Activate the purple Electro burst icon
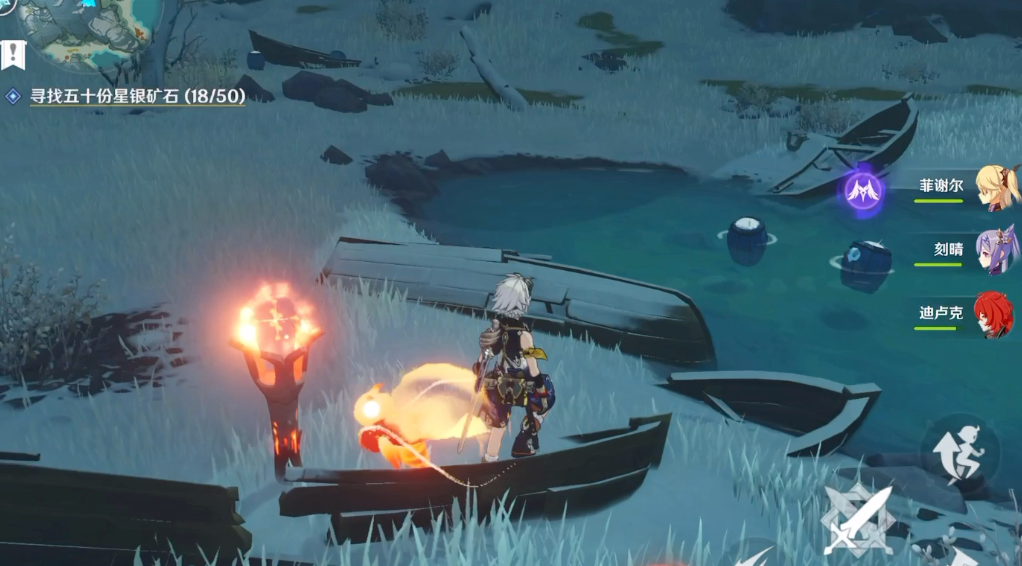Viewport: 1022px width, 566px height. click(862, 190)
